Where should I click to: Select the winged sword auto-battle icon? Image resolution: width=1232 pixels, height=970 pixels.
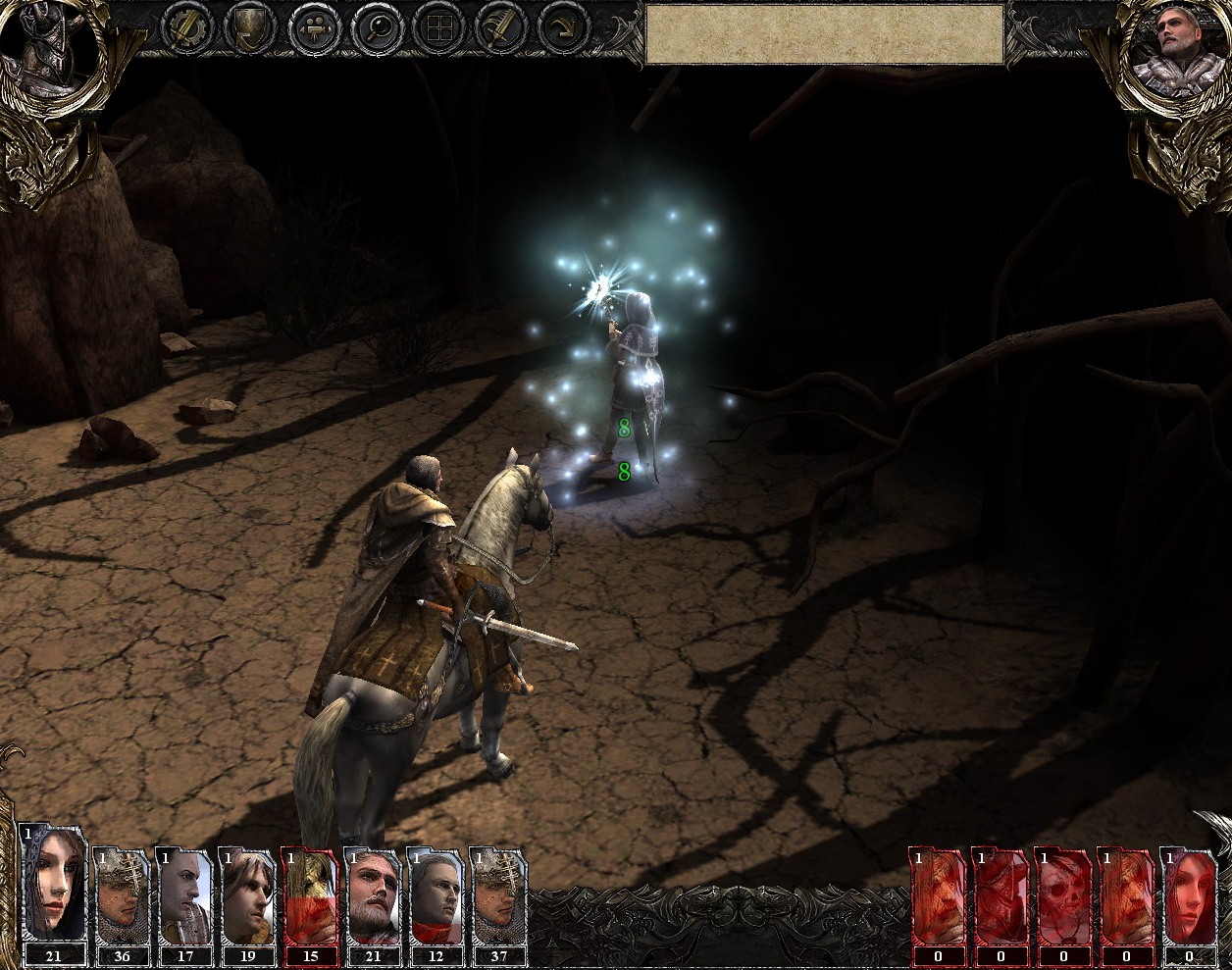pos(501,27)
